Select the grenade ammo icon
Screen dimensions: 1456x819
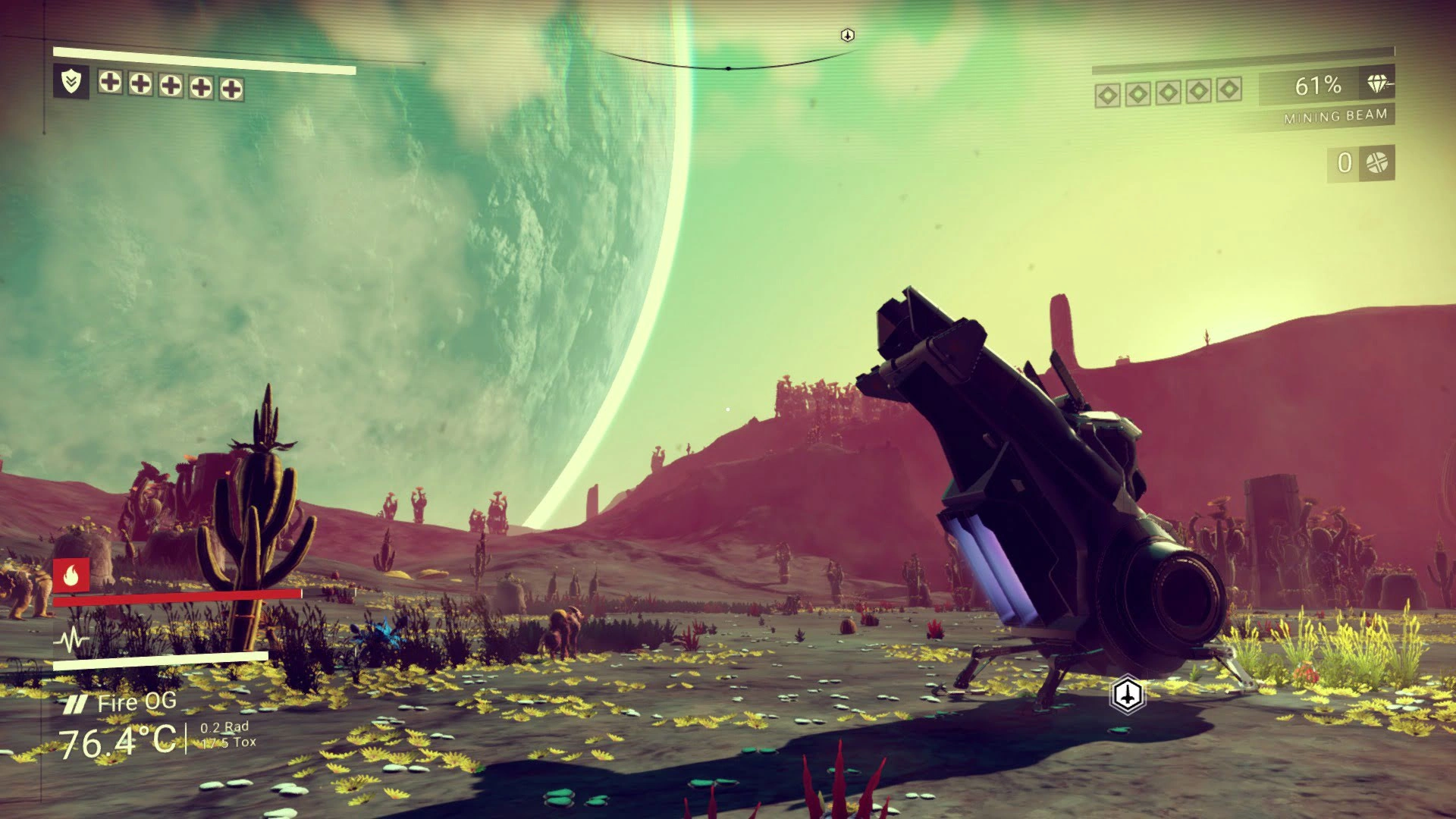click(1376, 162)
